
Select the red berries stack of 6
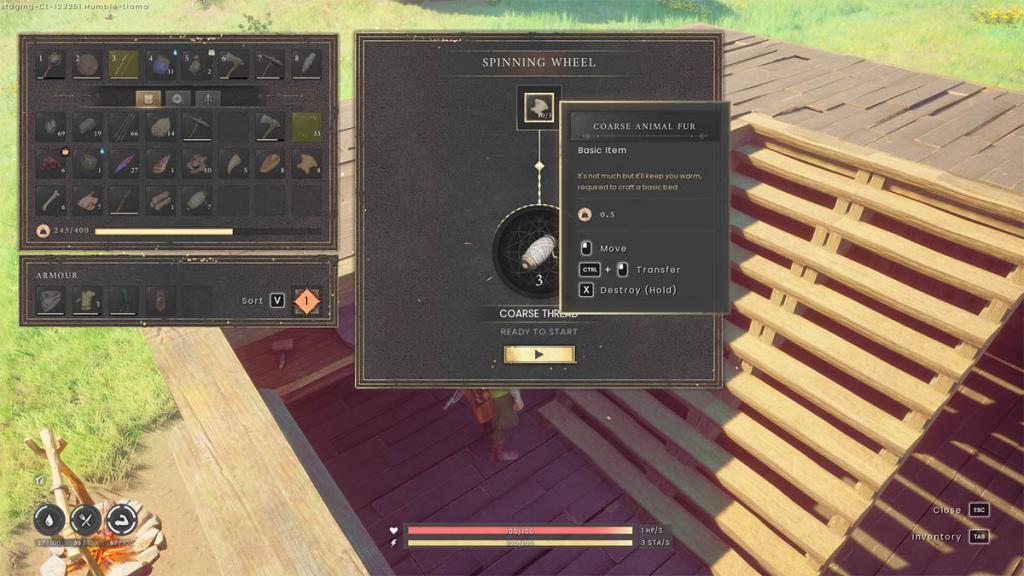[51, 163]
